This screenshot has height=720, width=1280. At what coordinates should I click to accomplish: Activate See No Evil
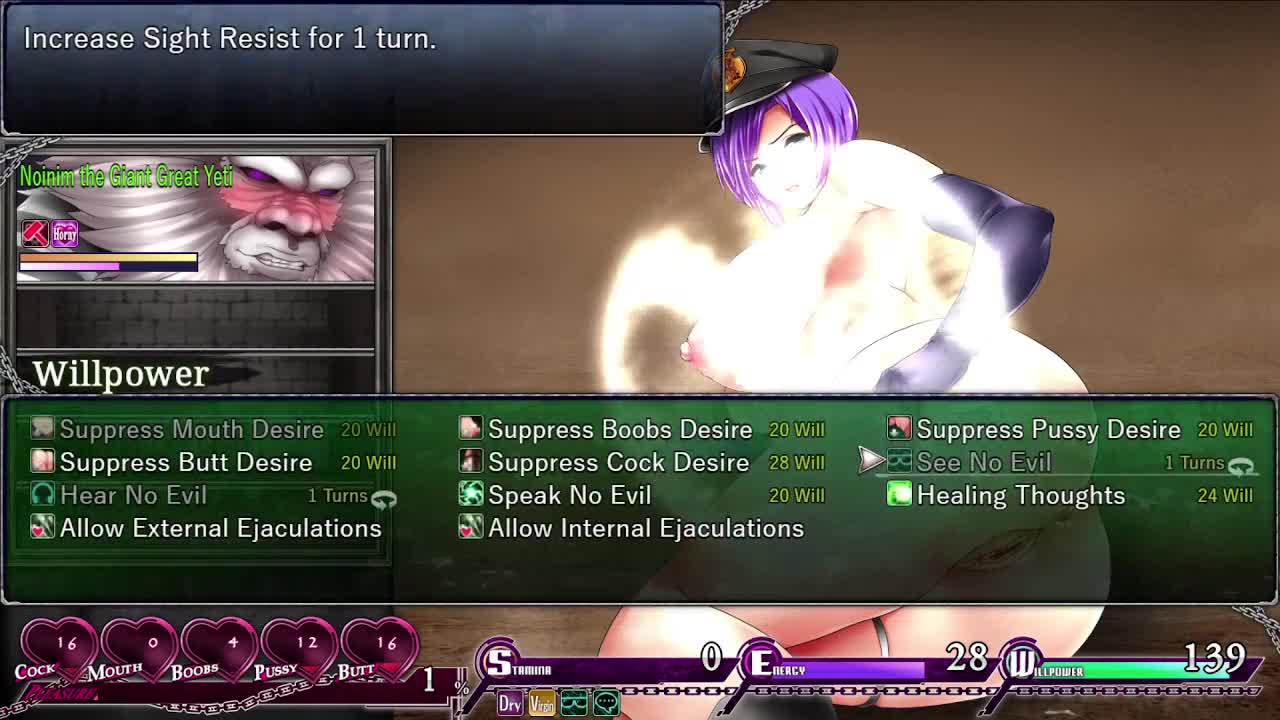983,463
